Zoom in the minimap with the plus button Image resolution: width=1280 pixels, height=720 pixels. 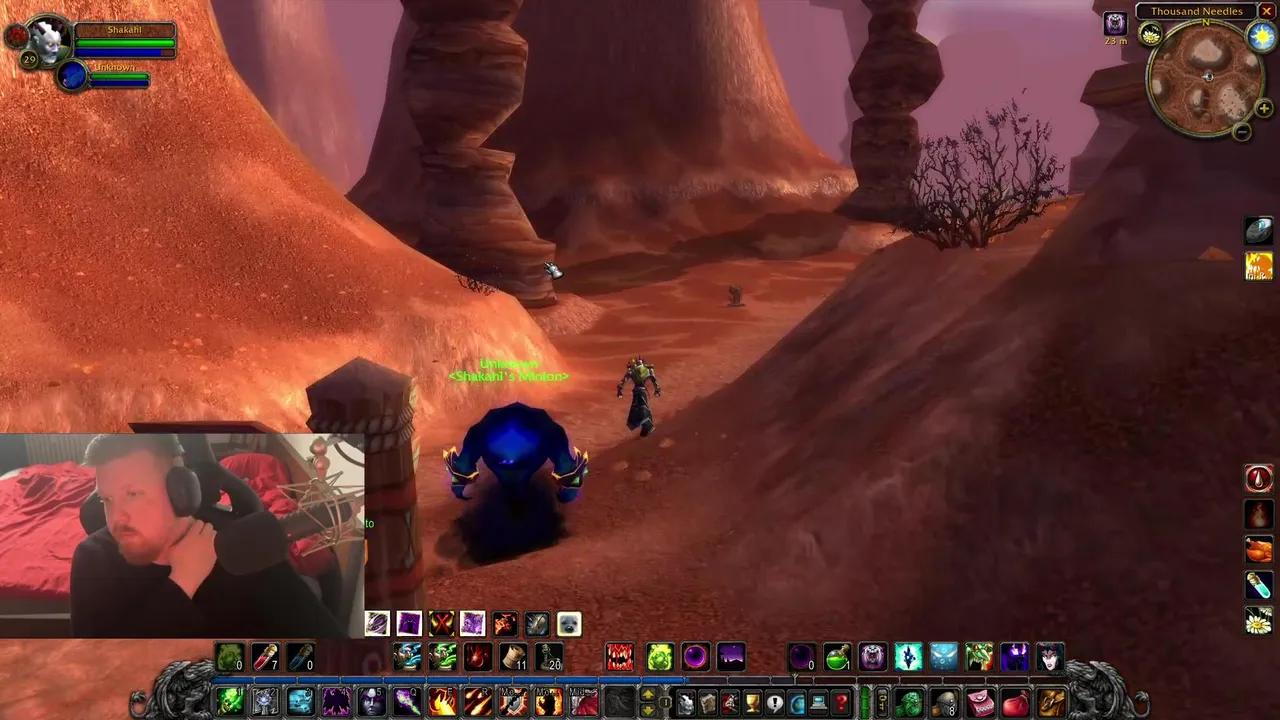point(1263,108)
